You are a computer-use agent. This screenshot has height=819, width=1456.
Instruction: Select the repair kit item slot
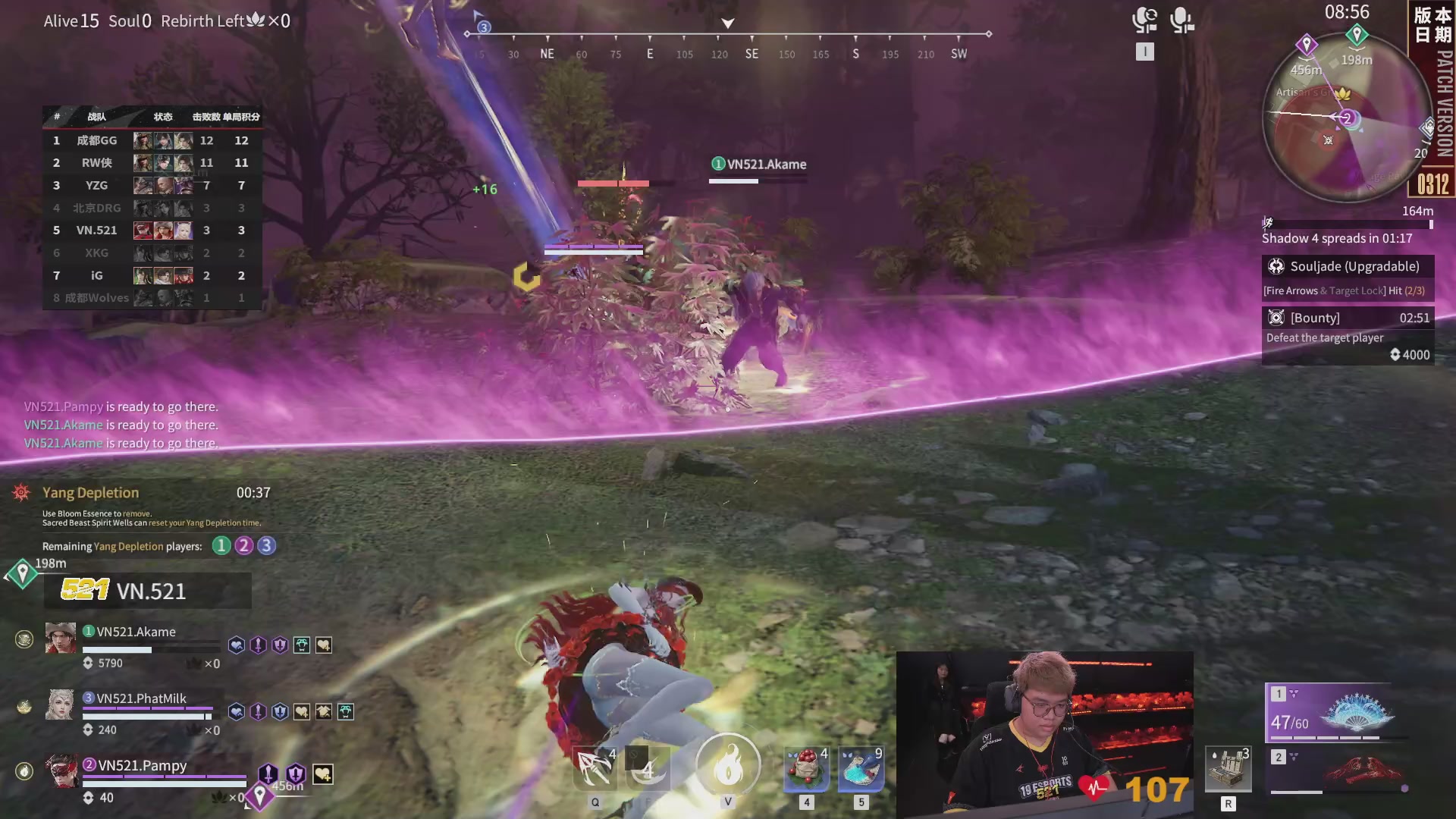tap(1228, 769)
